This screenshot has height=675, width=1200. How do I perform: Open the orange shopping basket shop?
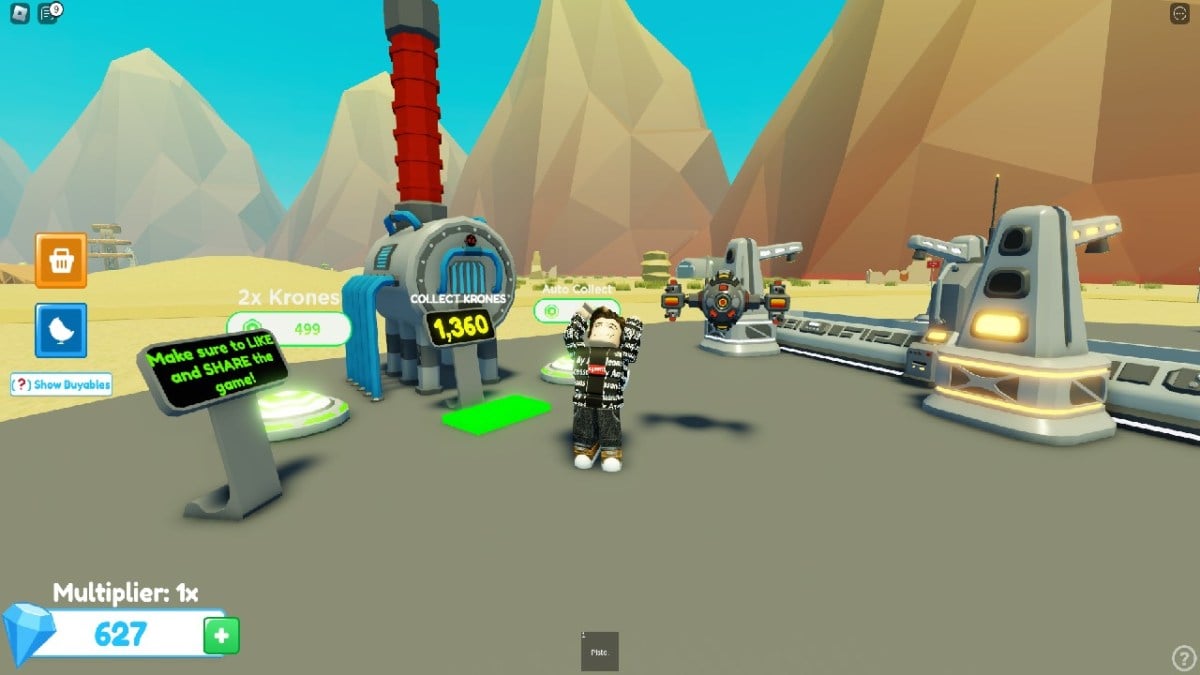pyautogui.click(x=61, y=261)
